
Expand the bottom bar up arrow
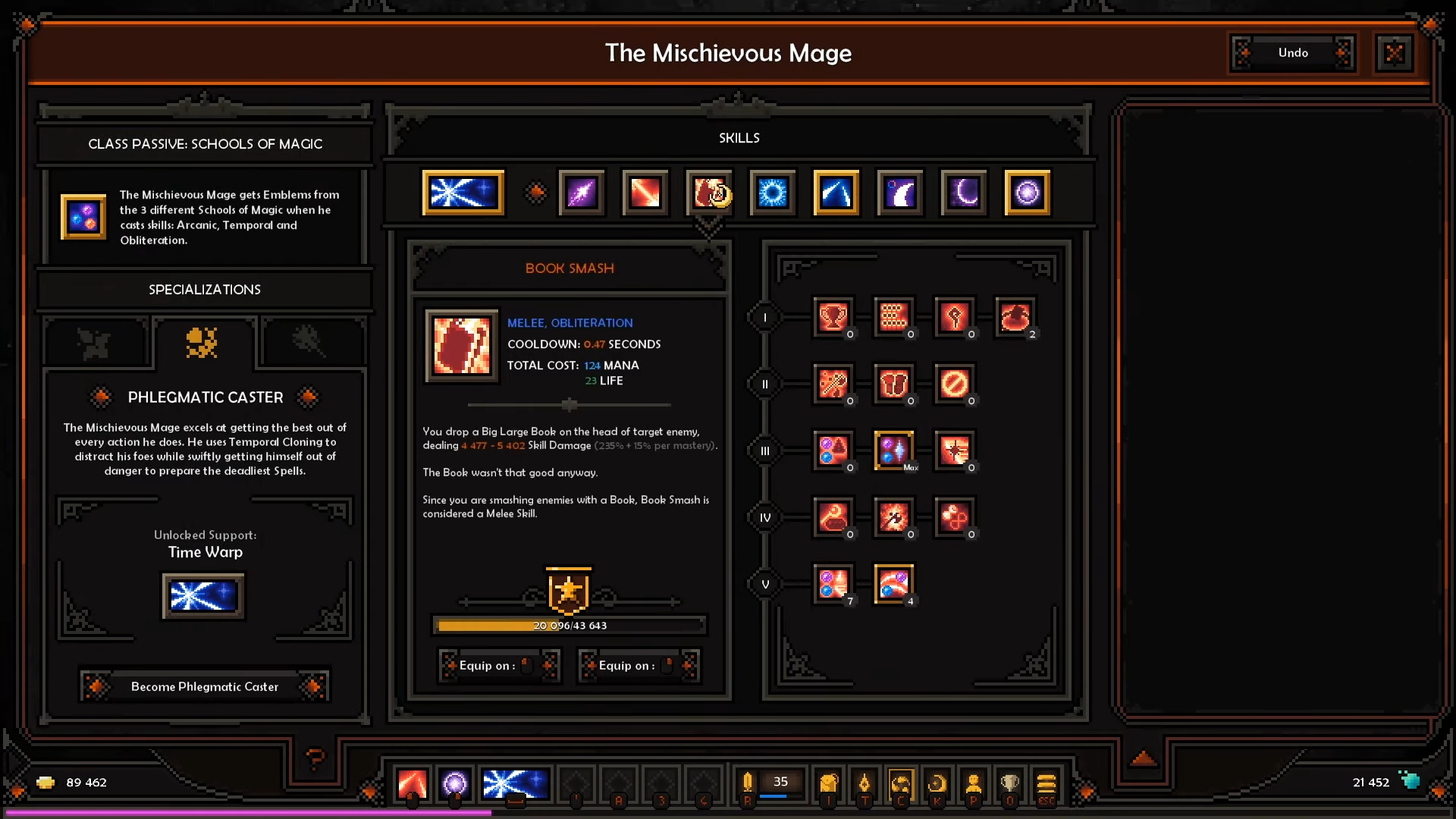[1144, 758]
